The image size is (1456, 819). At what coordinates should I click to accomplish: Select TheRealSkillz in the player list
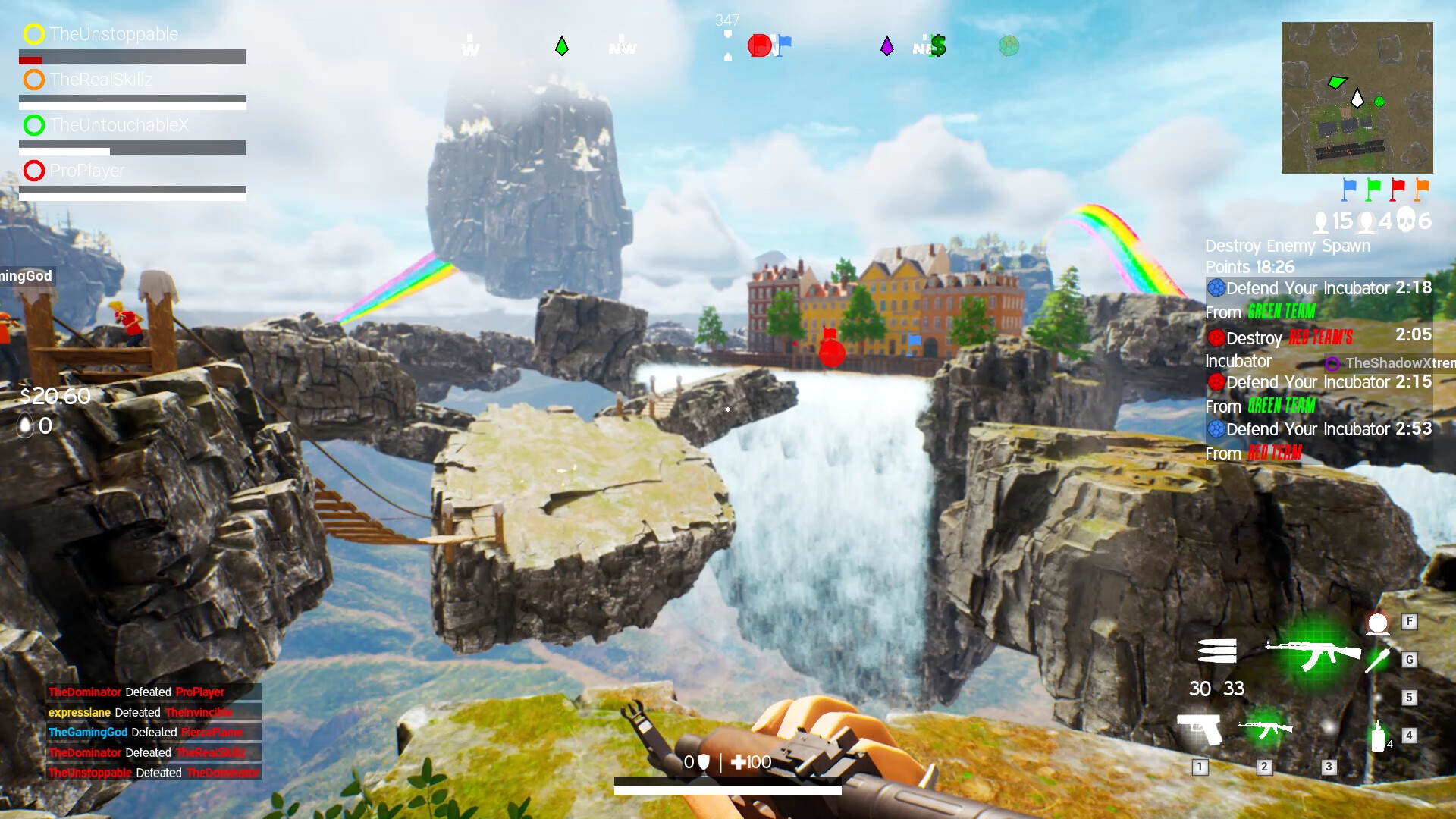point(101,80)
